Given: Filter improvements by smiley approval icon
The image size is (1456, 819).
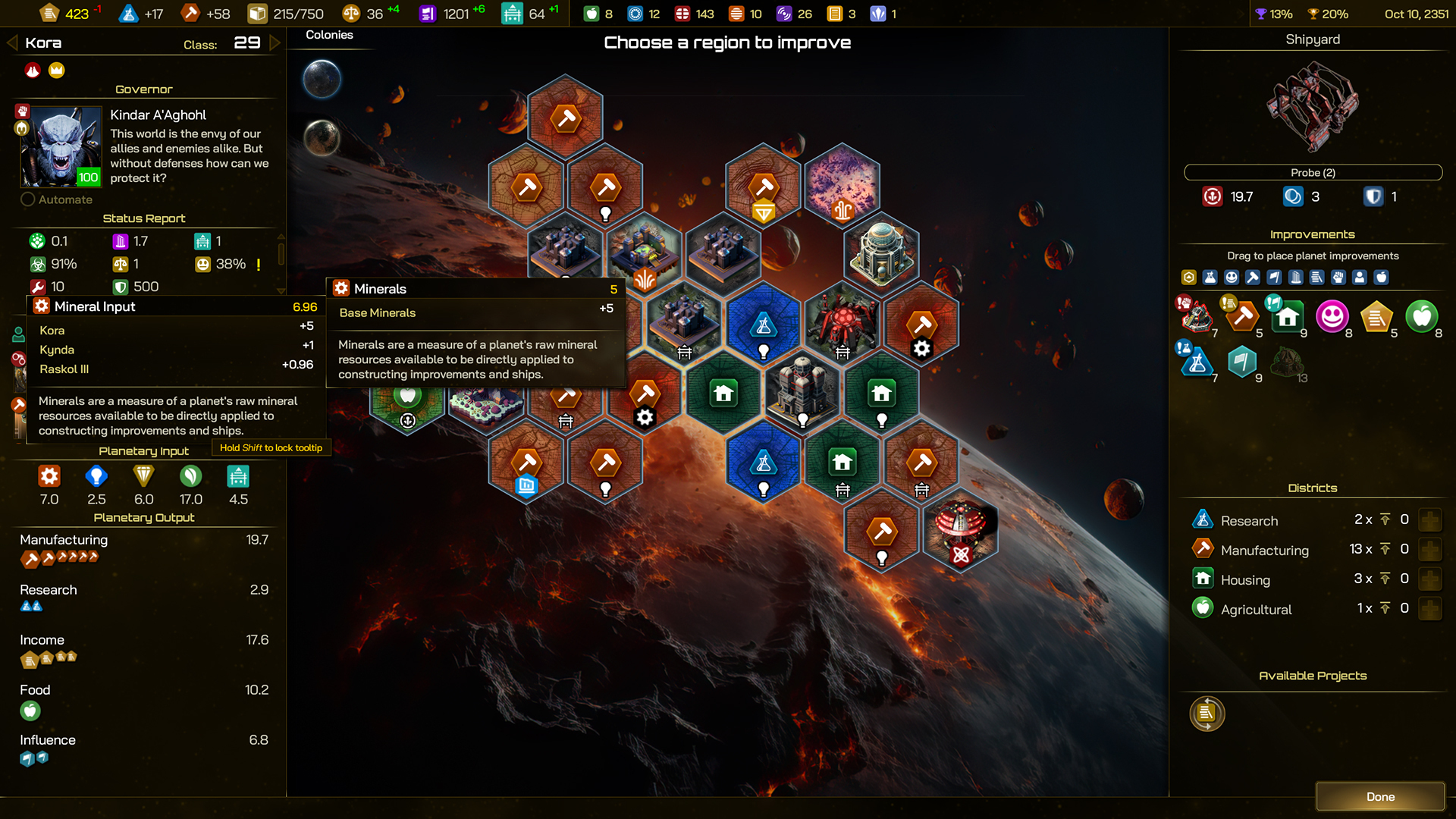Looking at the screenshot, I should (x=1232, y=278).
